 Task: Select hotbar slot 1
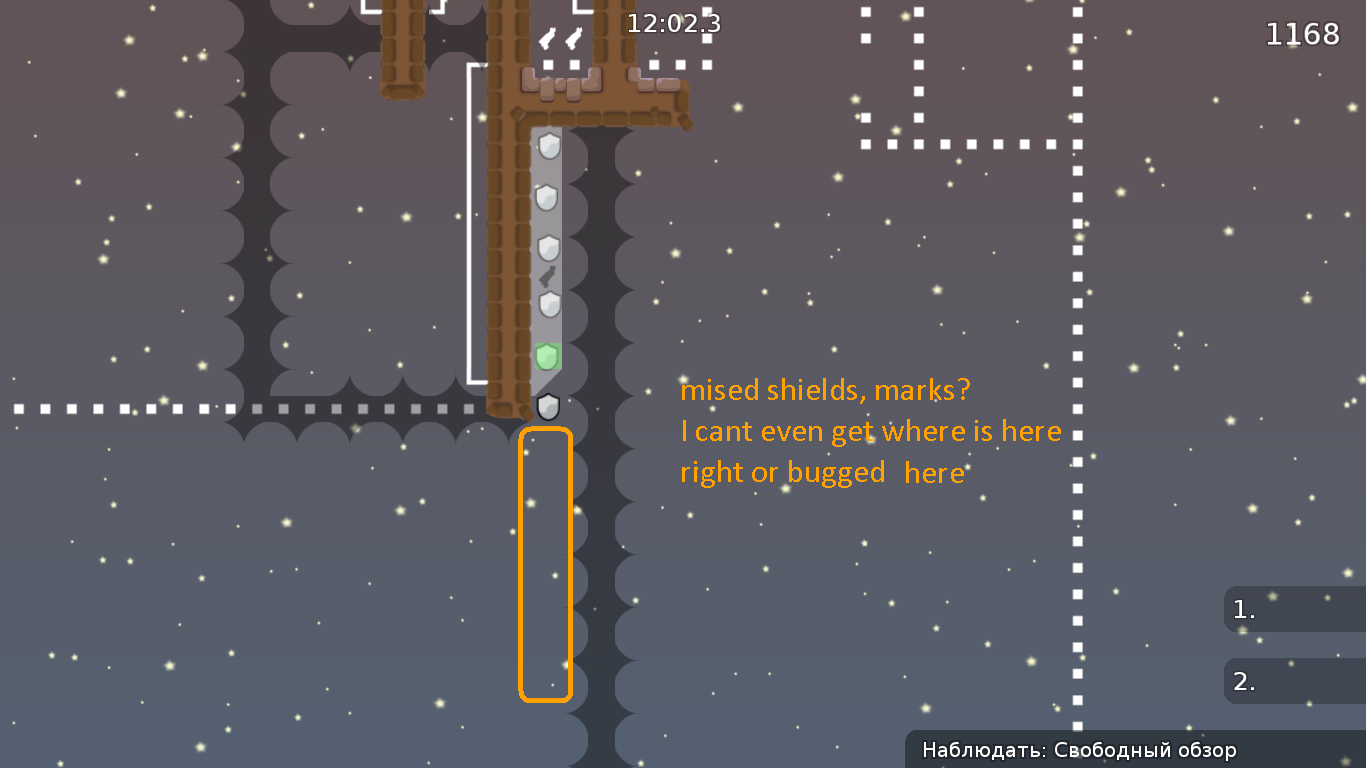1293,609
